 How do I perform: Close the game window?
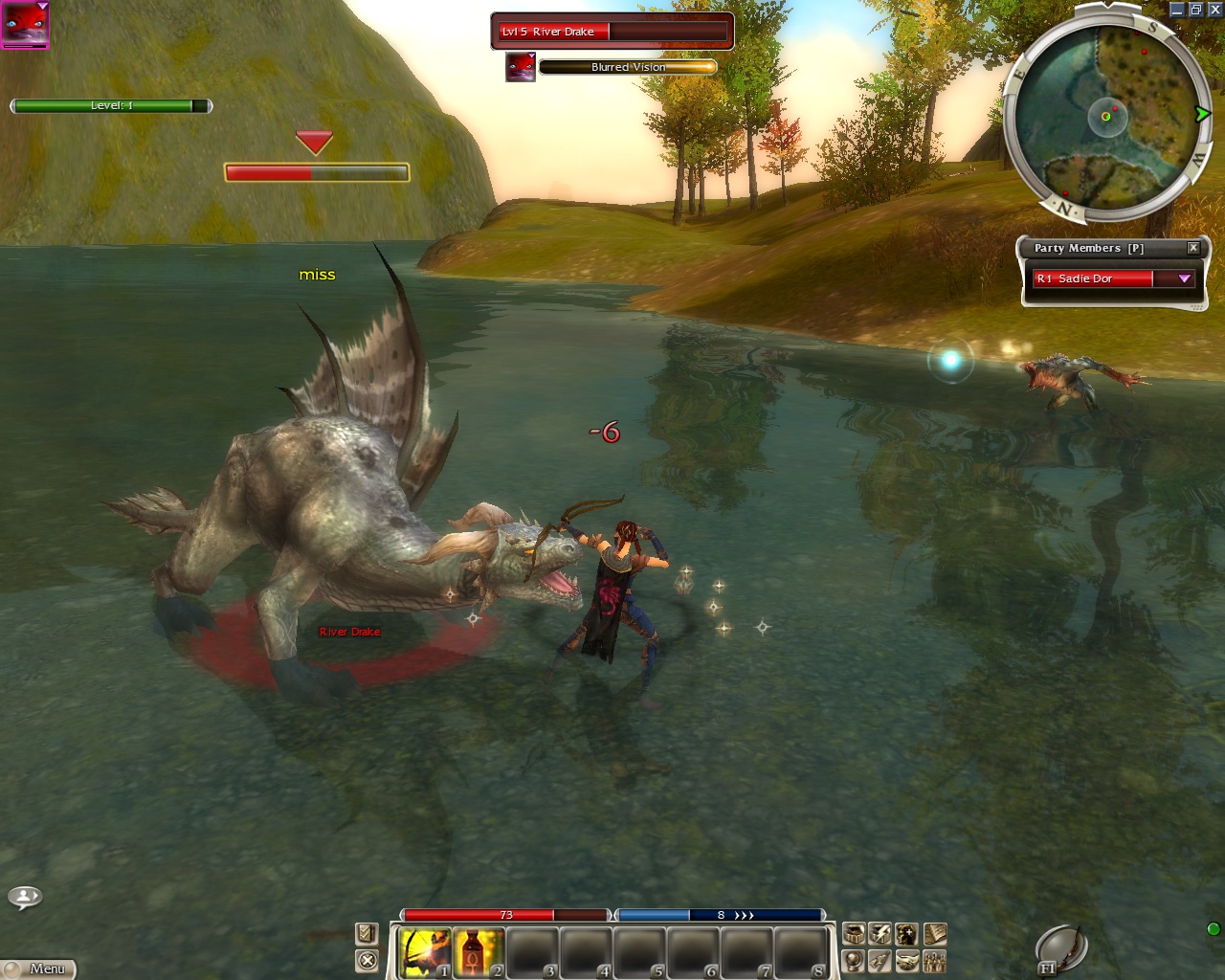coord(1214,10)
